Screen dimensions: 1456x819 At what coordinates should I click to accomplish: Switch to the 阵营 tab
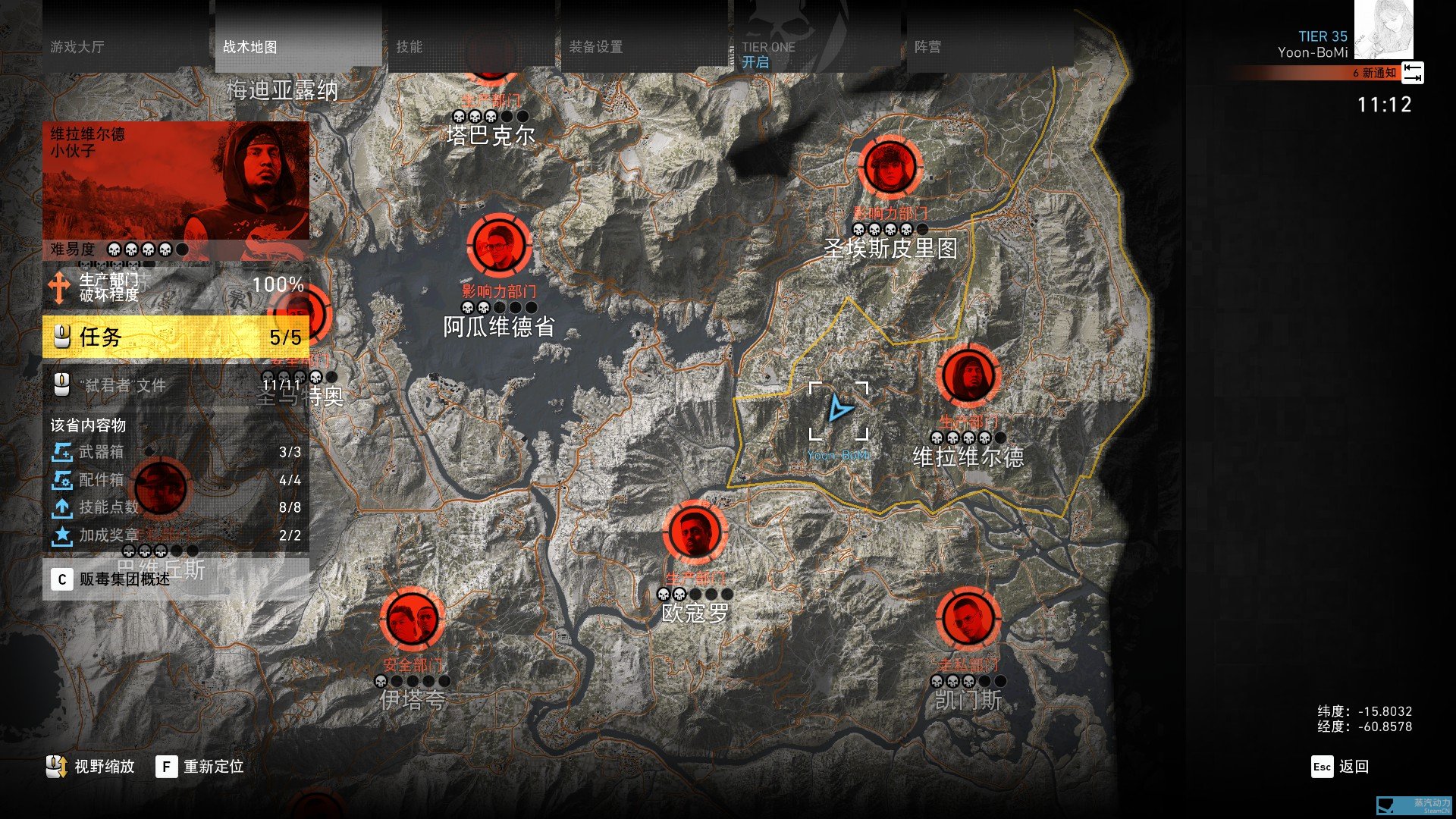(990, 47)
